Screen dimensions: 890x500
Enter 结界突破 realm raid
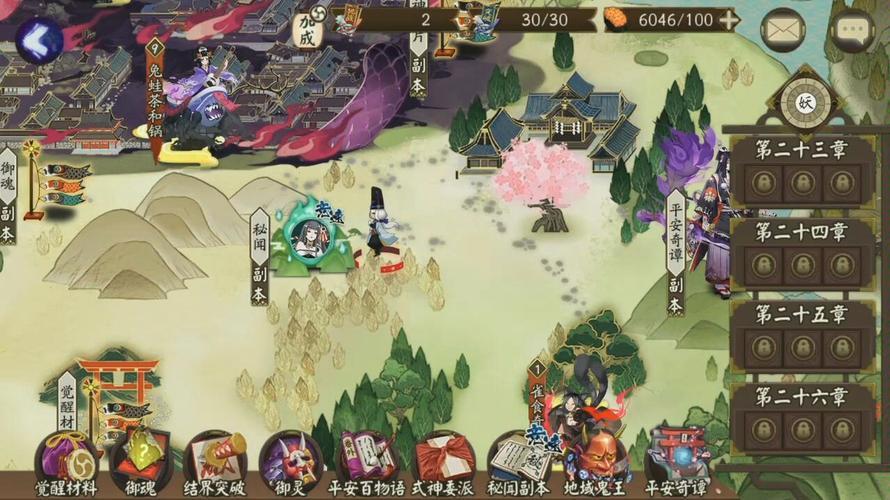tap(215, 460)
